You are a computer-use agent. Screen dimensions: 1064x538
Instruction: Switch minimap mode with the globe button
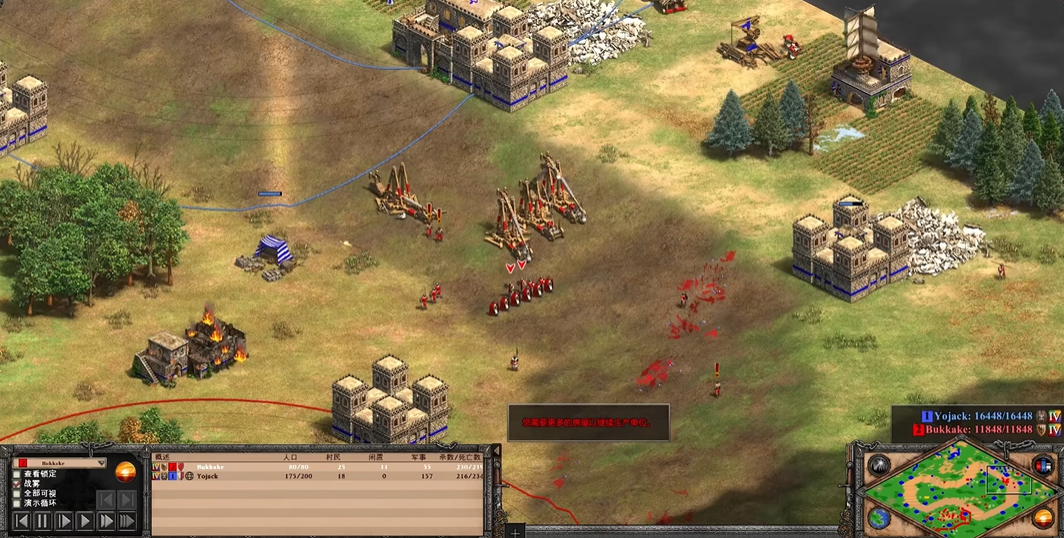tap(879, 518)
